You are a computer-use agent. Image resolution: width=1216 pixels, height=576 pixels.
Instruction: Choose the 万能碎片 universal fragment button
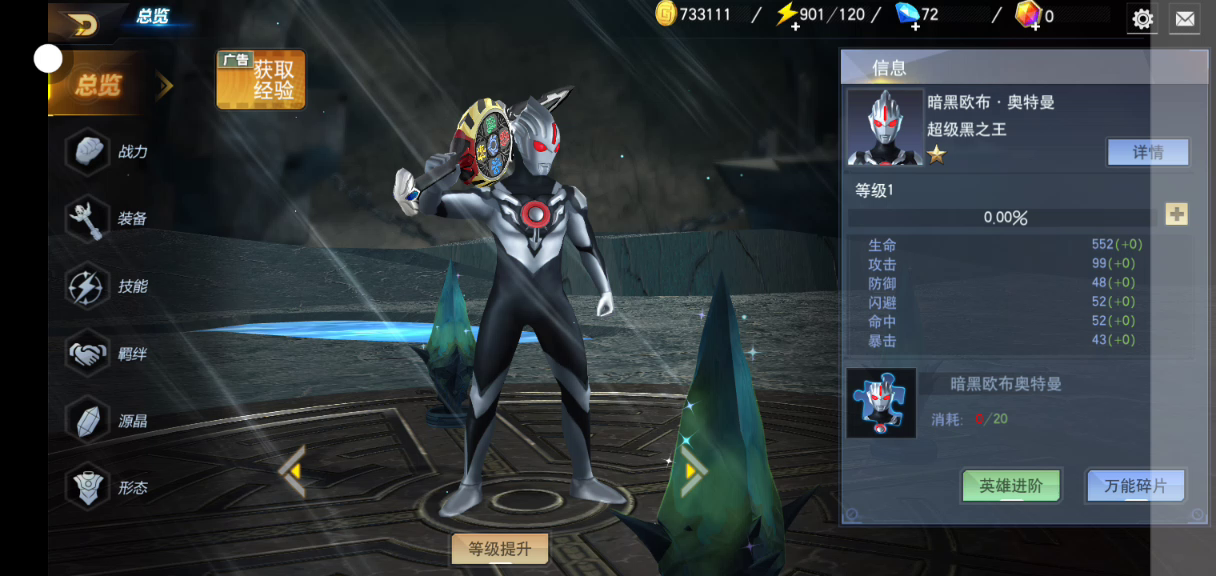pos(1135,486)
